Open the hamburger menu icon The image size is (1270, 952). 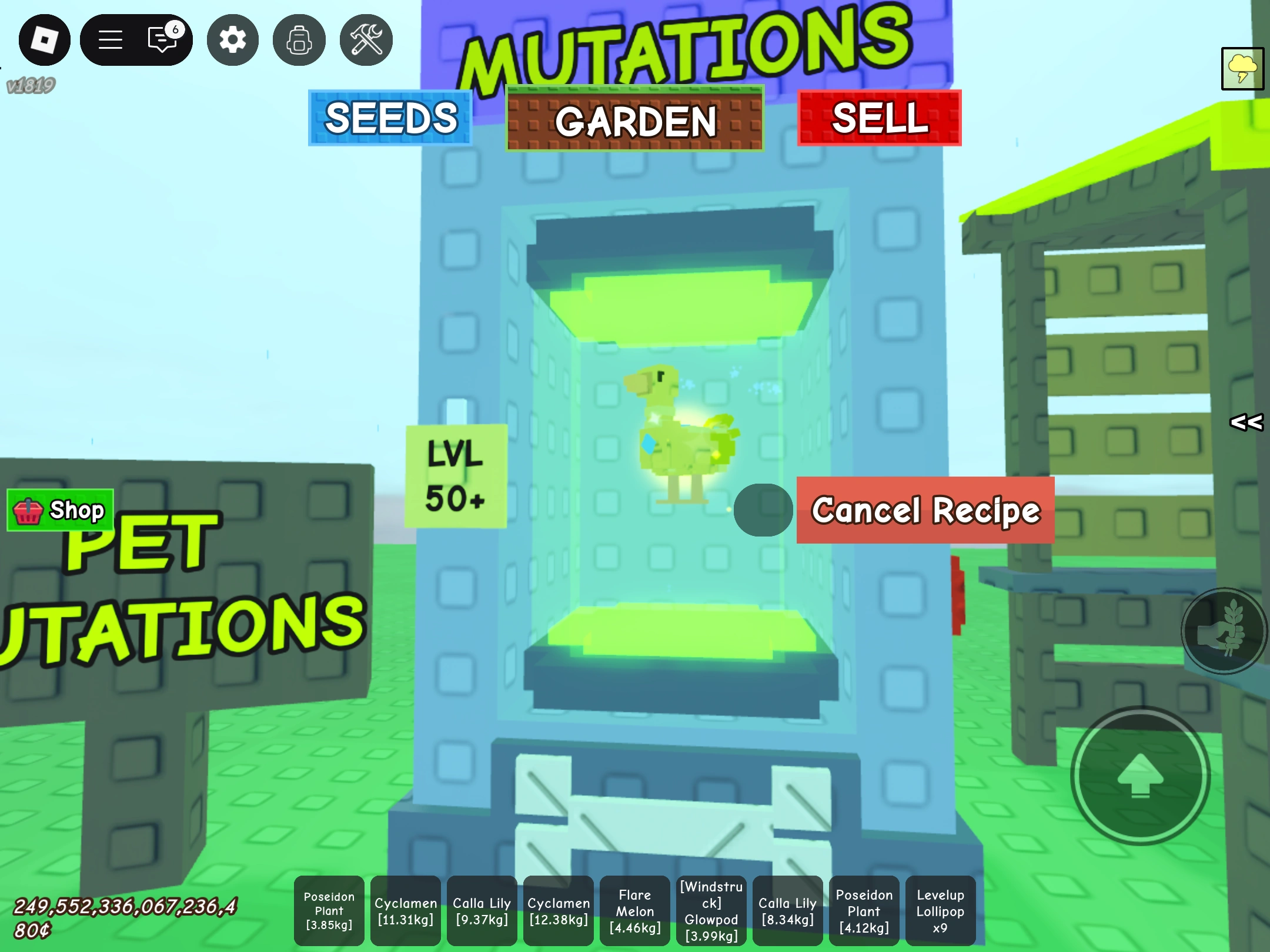(110, 39)
